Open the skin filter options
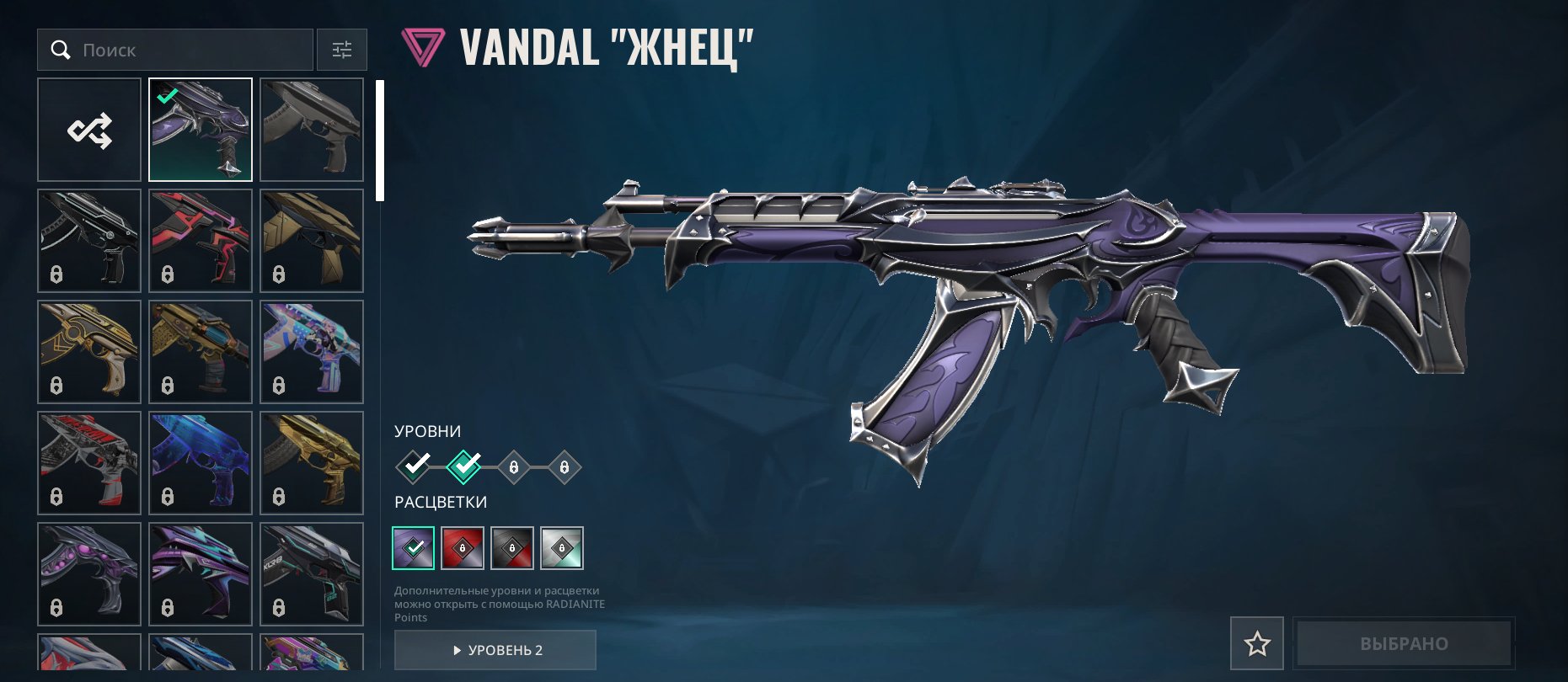This screenshot has width=1568, height=682. coord(341,51)
